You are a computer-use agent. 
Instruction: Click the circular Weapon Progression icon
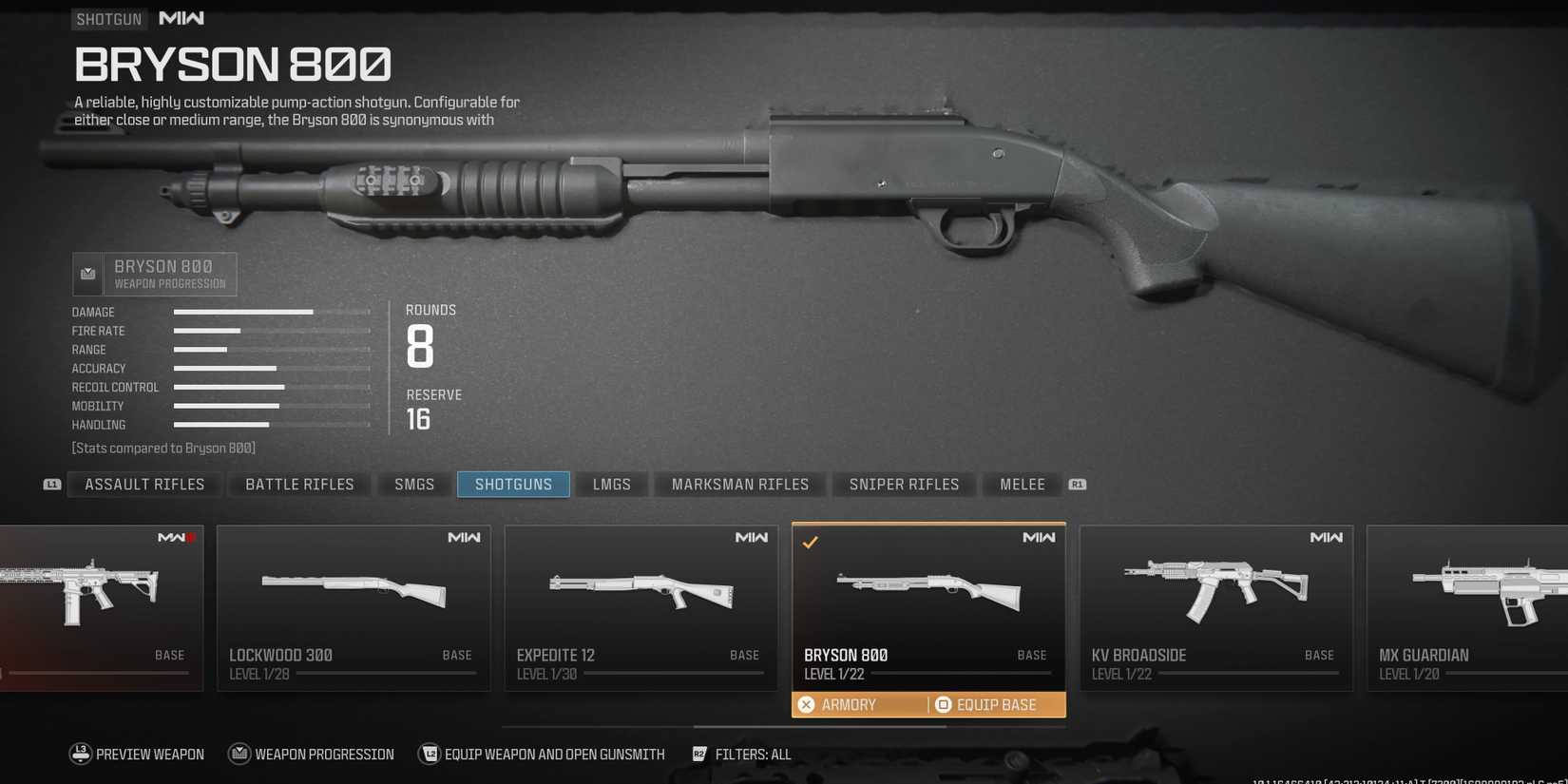click(x=239, y=754)
